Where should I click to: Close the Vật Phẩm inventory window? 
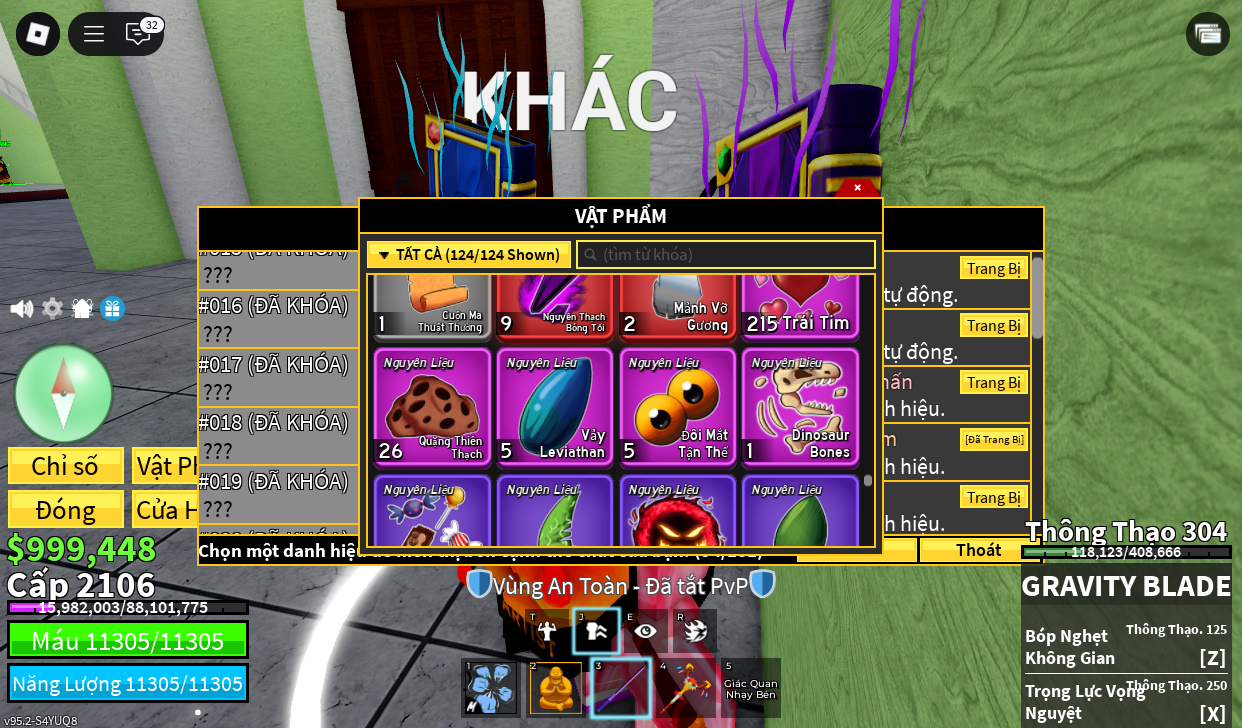(857, 187)
